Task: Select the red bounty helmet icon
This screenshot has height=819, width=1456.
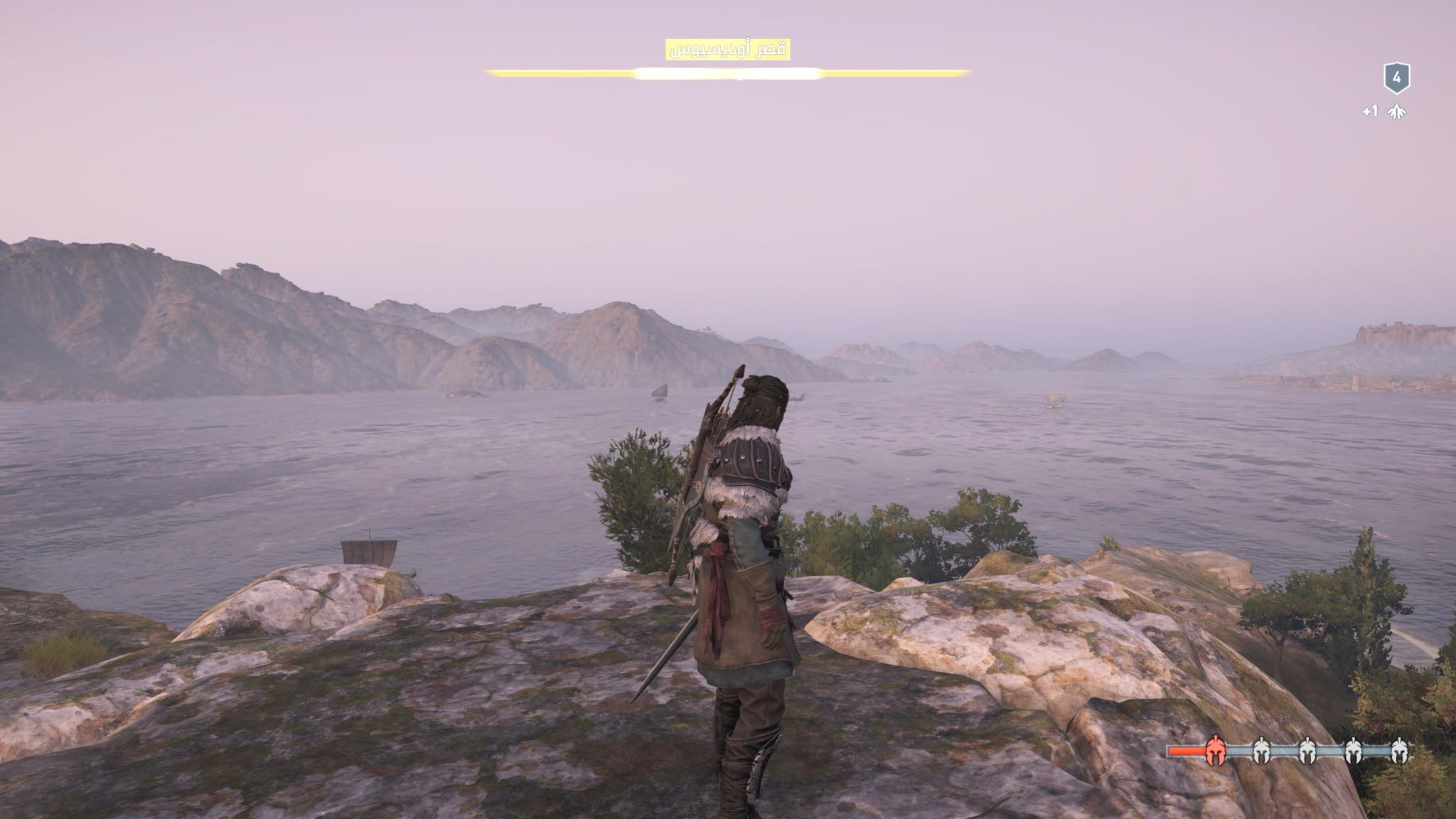Action: pyautogui.click(x=1215, y=750)
